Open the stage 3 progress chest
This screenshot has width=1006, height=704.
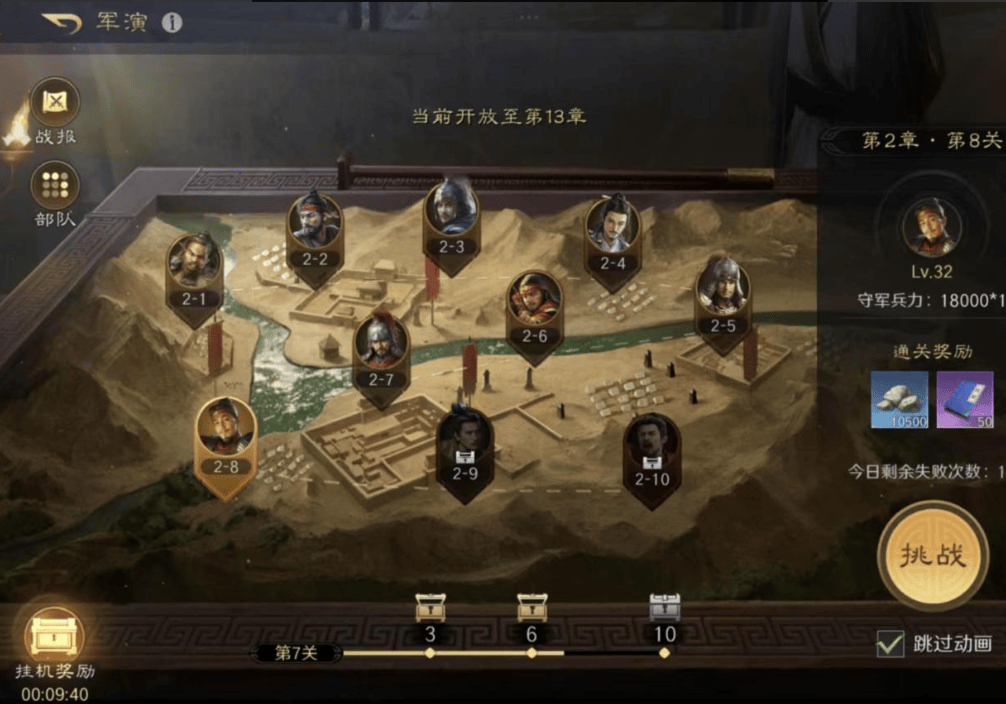430,608
